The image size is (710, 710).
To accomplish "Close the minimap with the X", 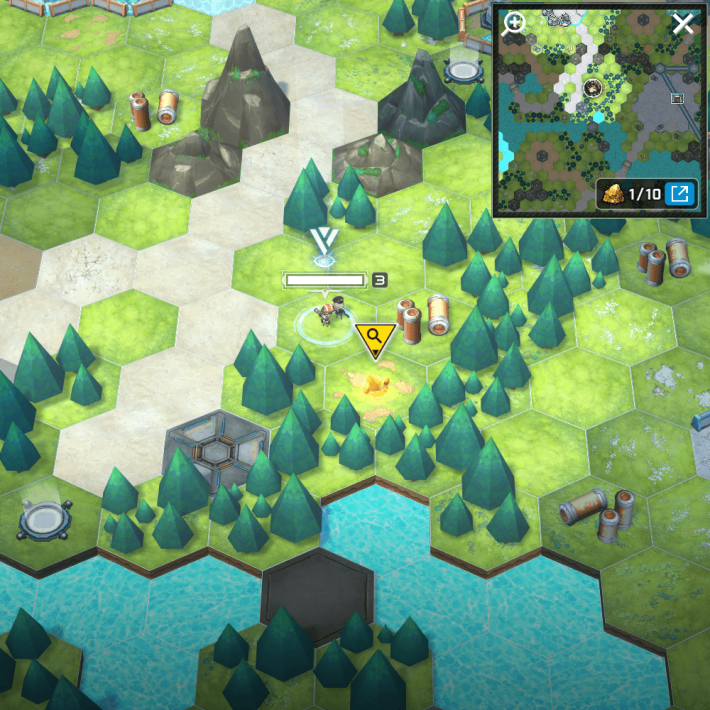I will (683, 24).
